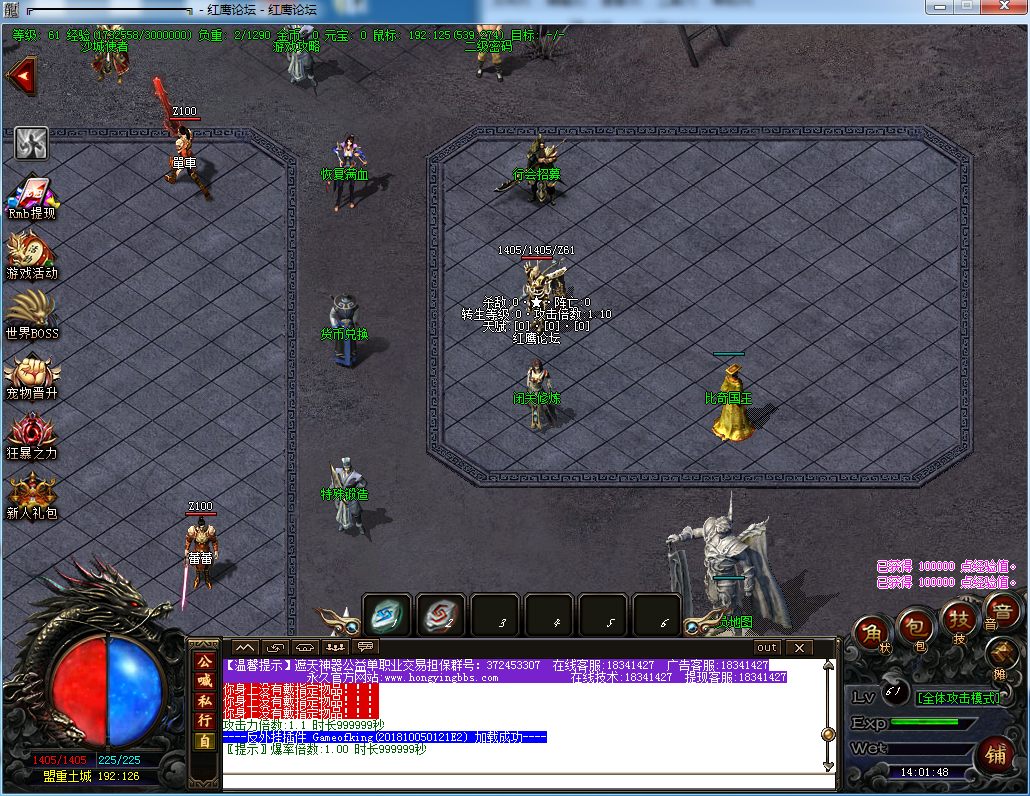Open skills with the 技 button
The image size is (1030, 796).
(960, 620)
